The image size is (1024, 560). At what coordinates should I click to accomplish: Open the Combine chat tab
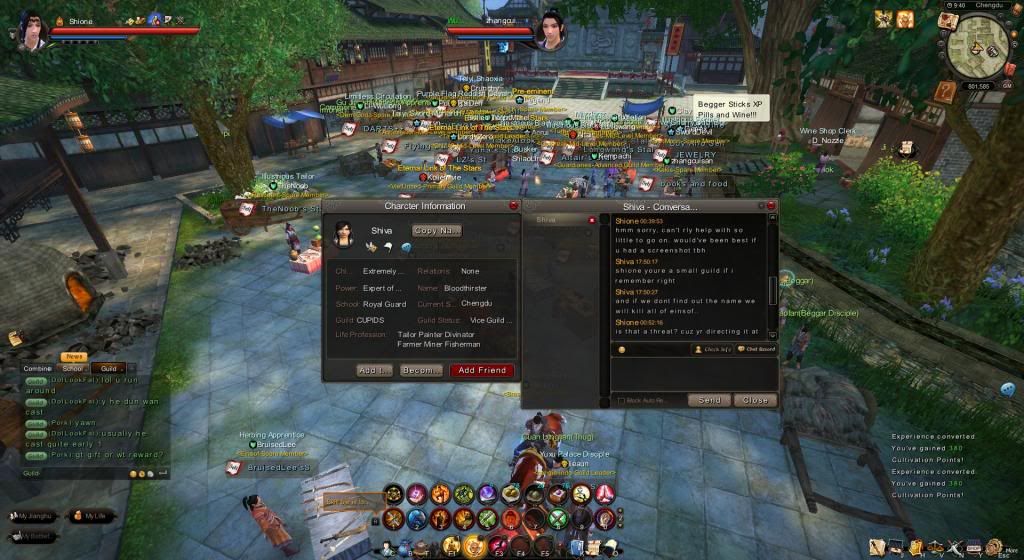[38, 368]
